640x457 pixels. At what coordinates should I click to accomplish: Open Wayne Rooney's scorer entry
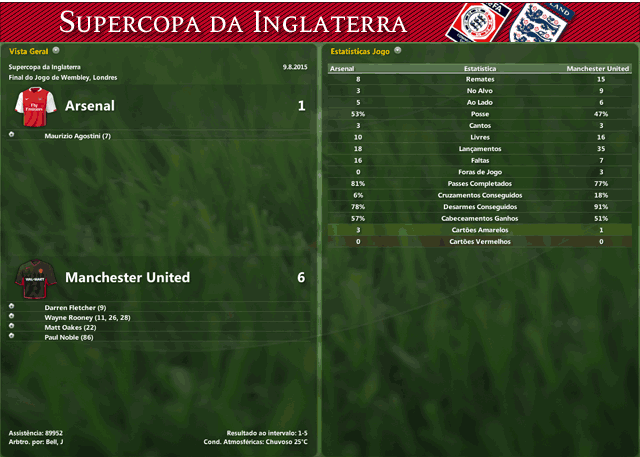point(87,317)
